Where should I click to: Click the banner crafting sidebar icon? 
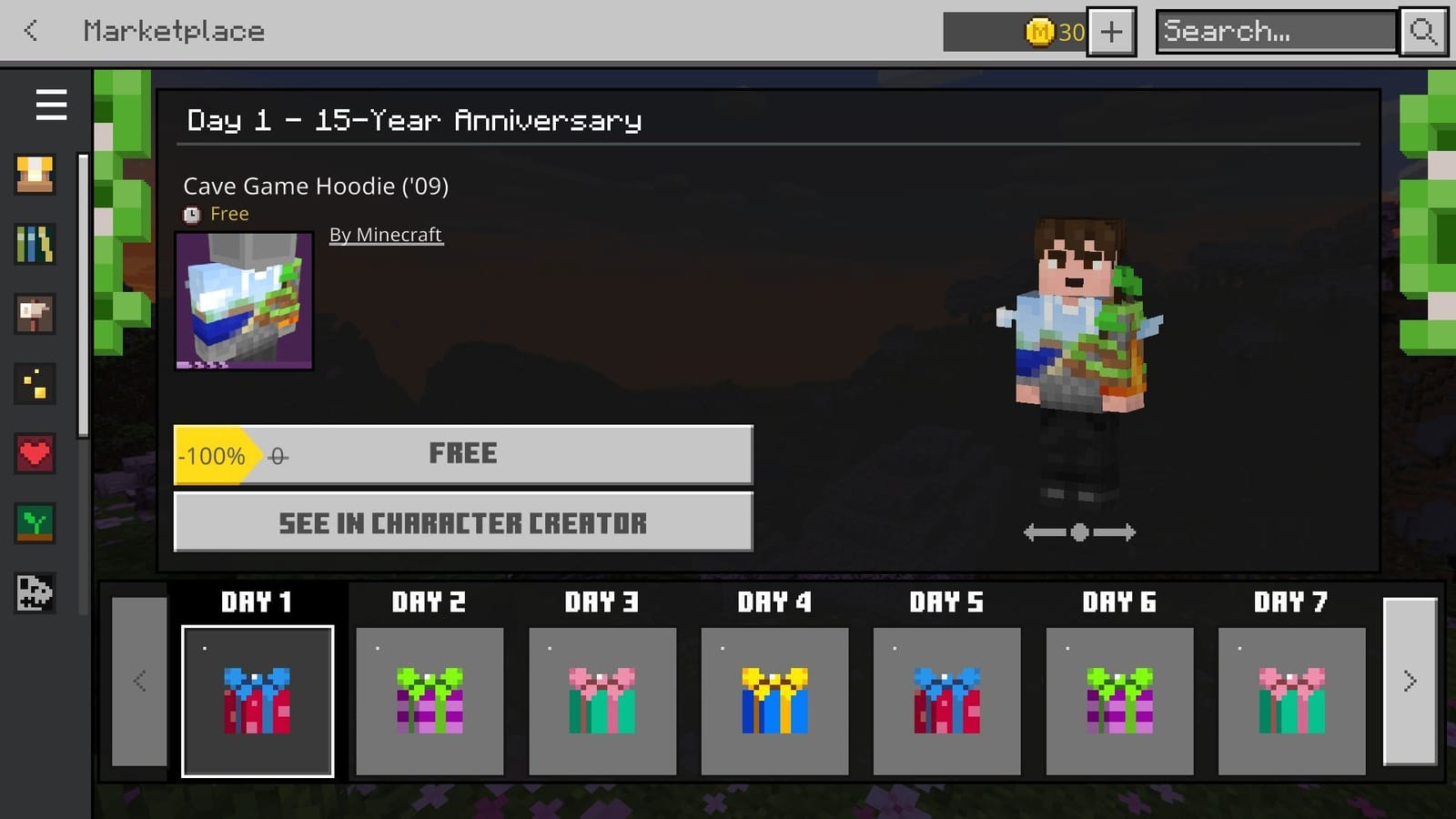pos(35,314)
